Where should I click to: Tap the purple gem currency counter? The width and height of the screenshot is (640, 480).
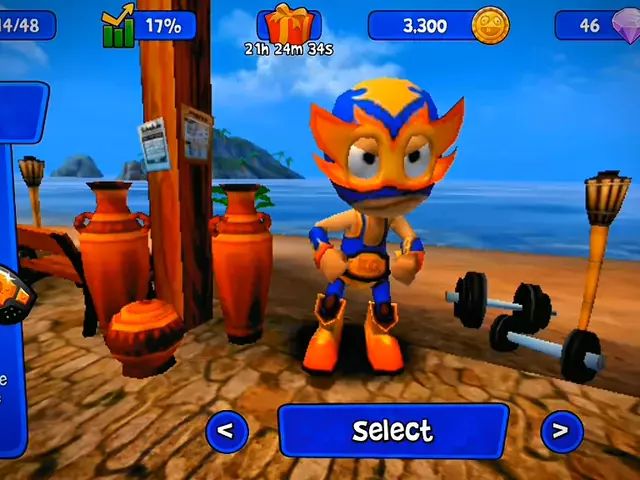pos(600,26)
